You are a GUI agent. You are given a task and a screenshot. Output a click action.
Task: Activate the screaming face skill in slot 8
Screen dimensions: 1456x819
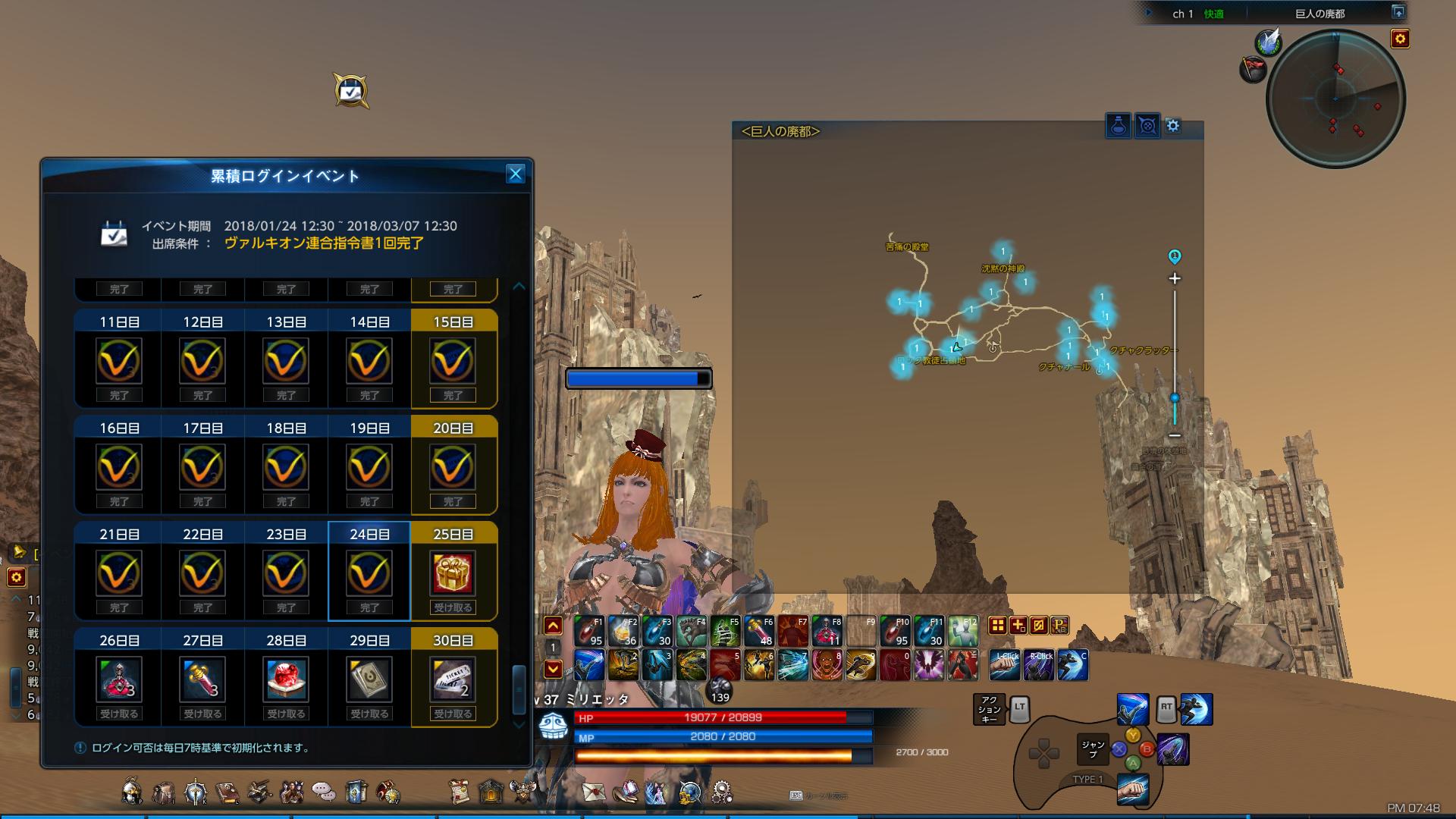pyautogui.click(x=827, y=665)
